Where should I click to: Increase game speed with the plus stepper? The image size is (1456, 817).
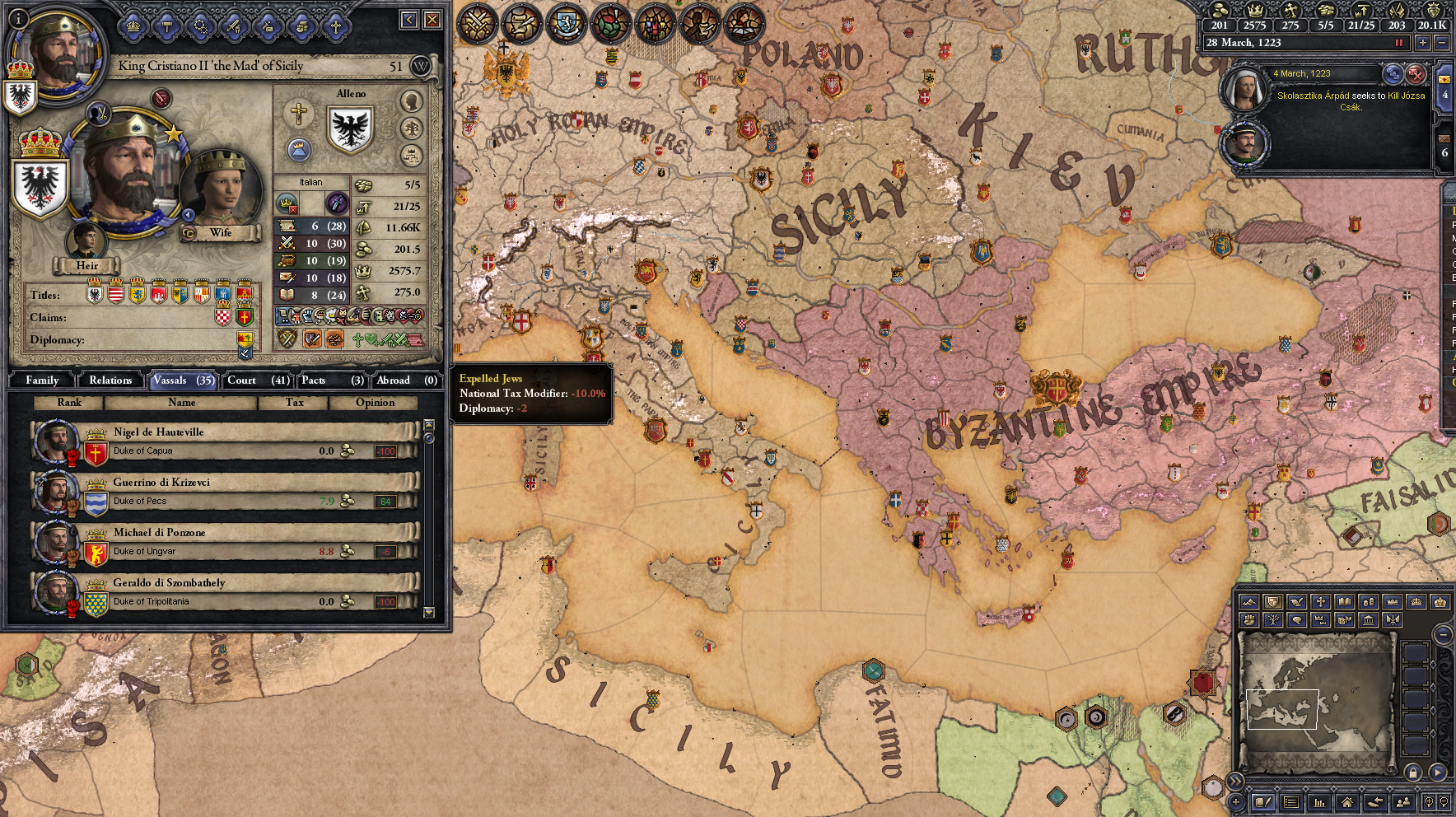pos(1423,43)
